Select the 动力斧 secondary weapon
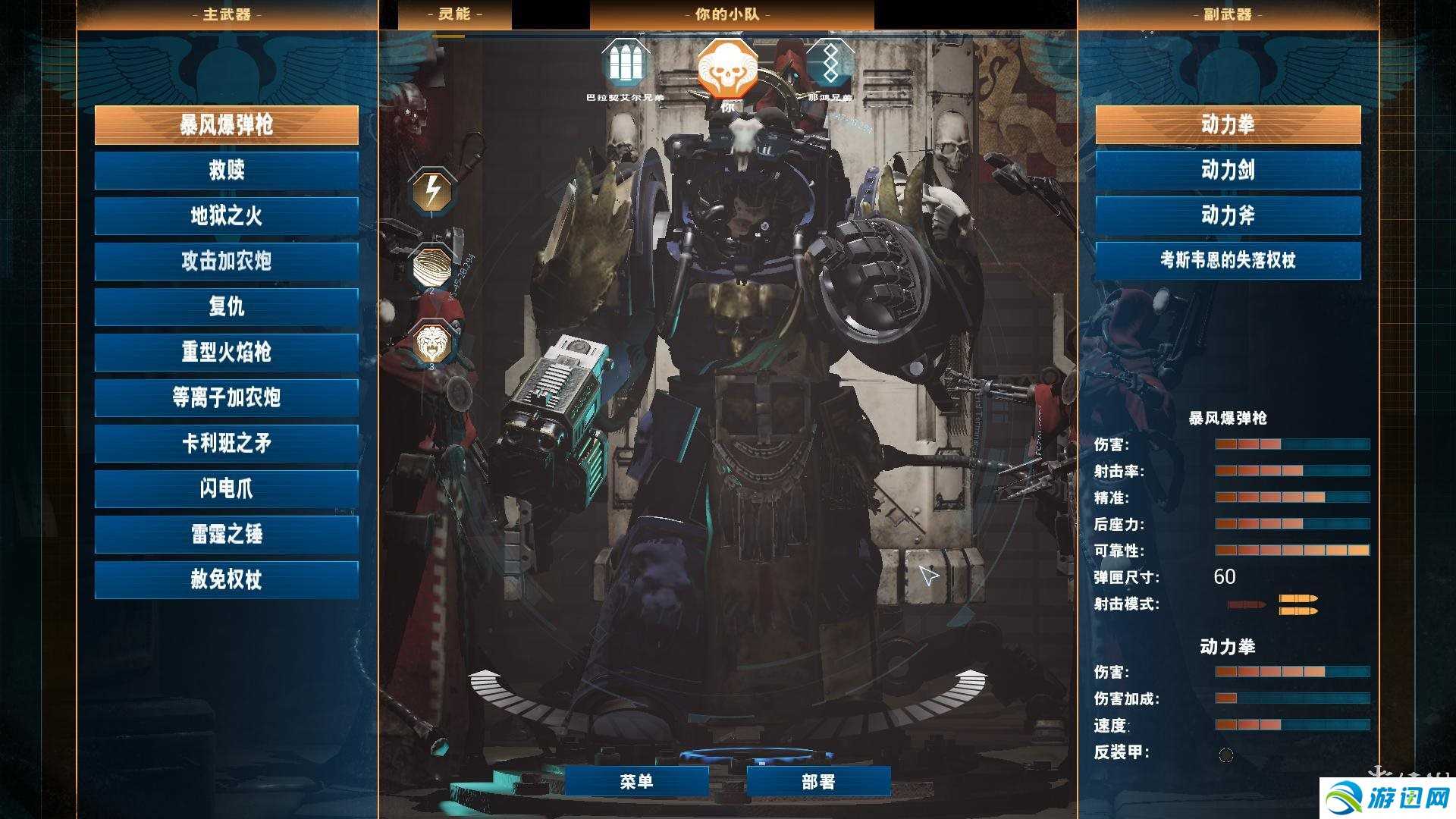This screenshot has width=1456, height=819. tap(1228, 216)
